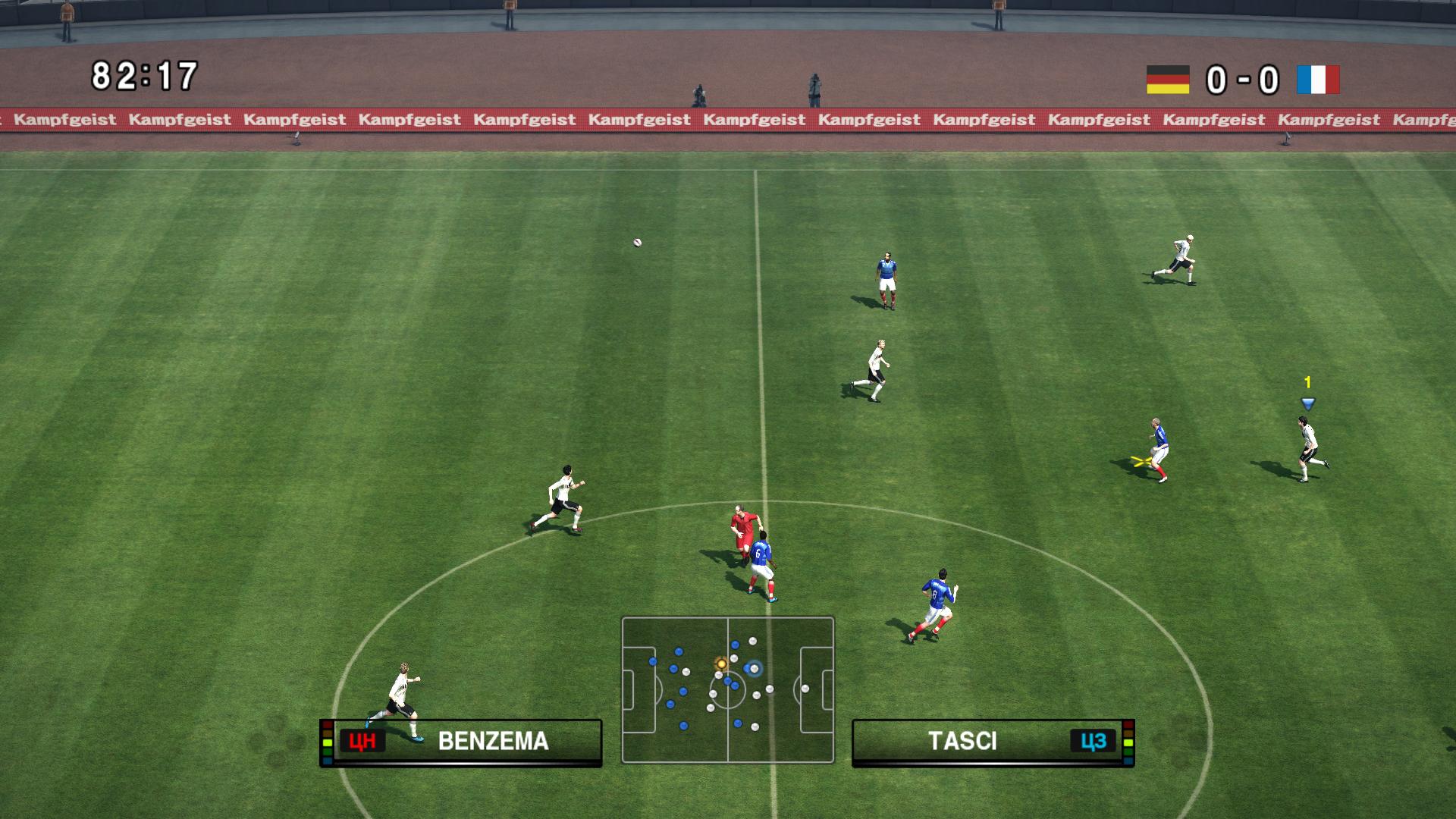Click the France flag icon
This screenshot has width=1456, height=819.
point(1318,80)
